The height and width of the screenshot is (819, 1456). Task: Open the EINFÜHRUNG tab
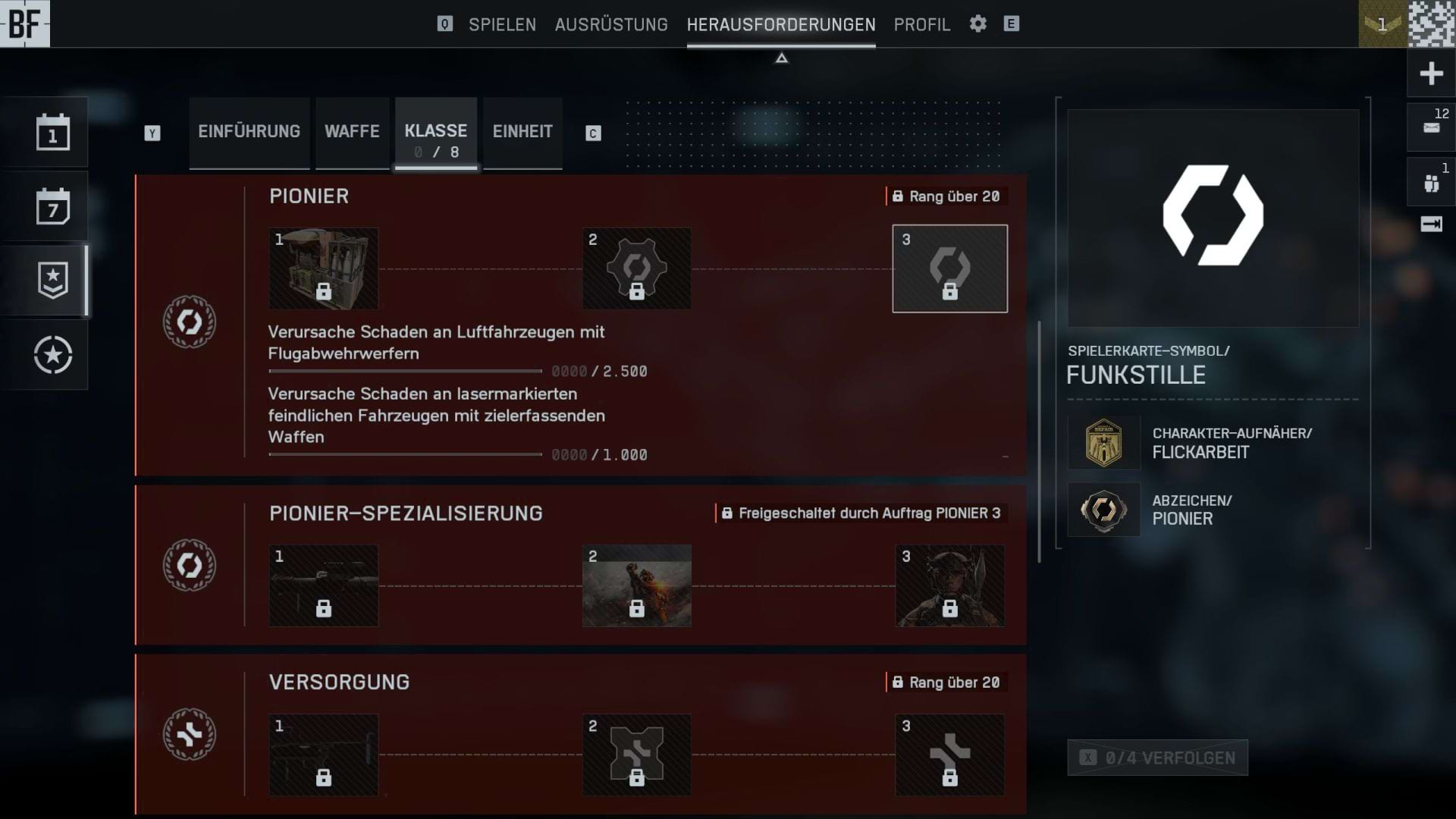[x=249, y=132]
